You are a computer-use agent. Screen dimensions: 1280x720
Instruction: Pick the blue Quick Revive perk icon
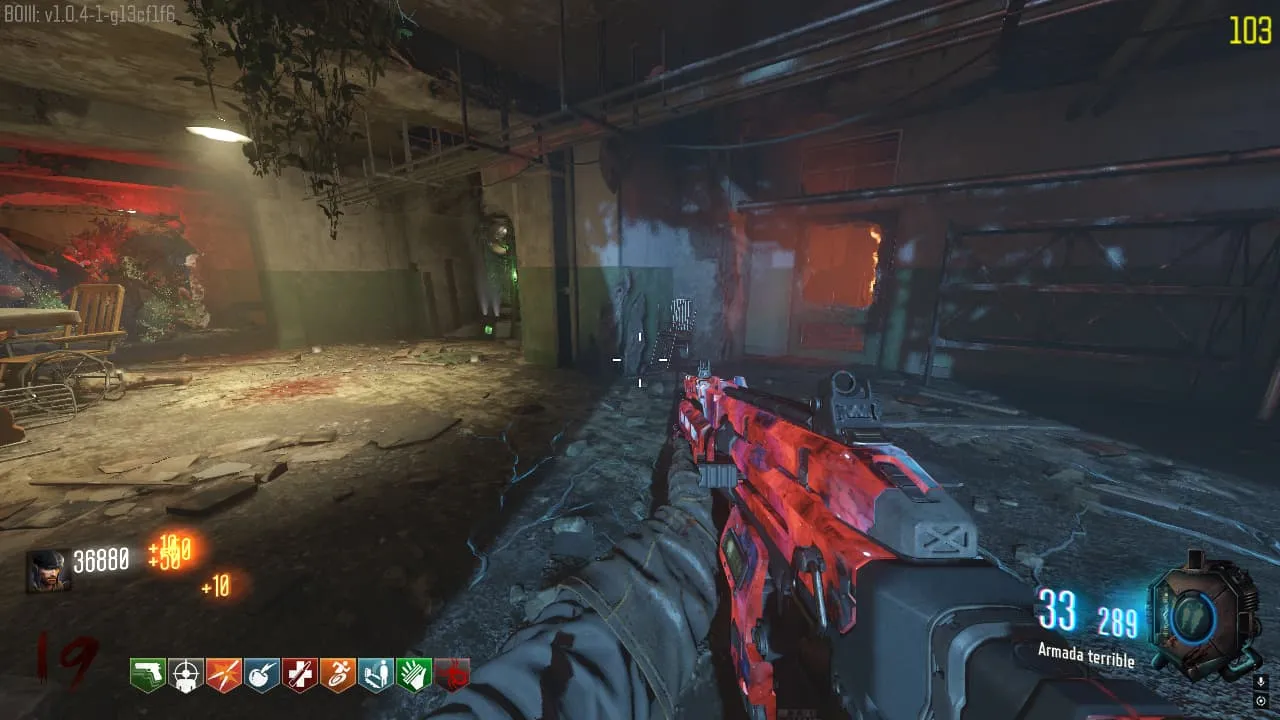(x=375, y=675)
